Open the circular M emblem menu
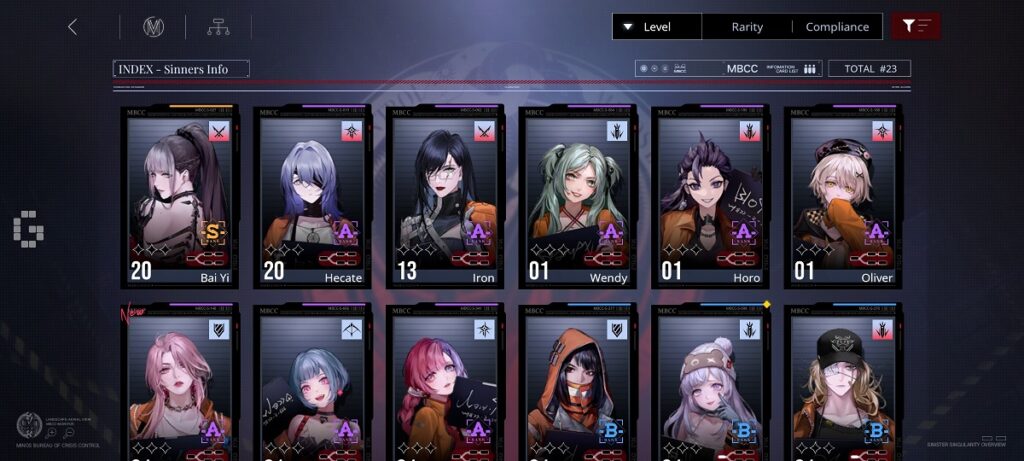The image size is (1024, 461). tap(153, 27)
